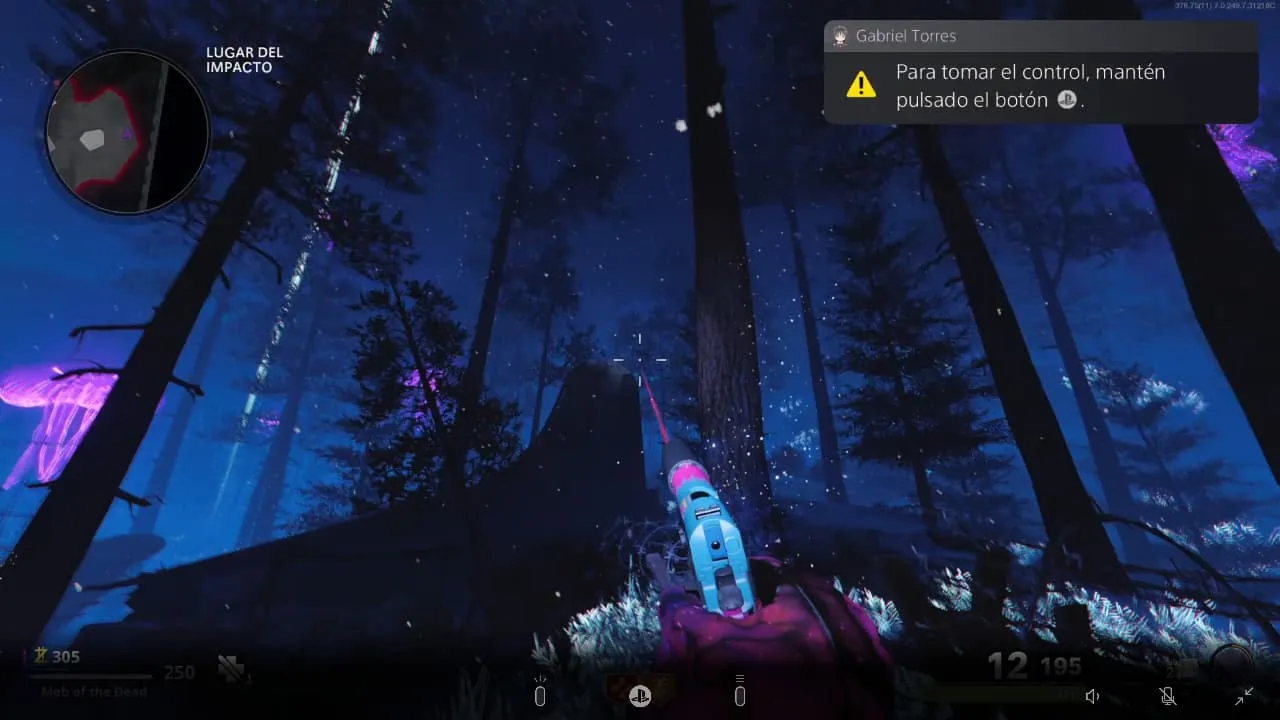
Task: Click the PlayStation logo button in the bottom bar
Action: [x=640, y=696]
